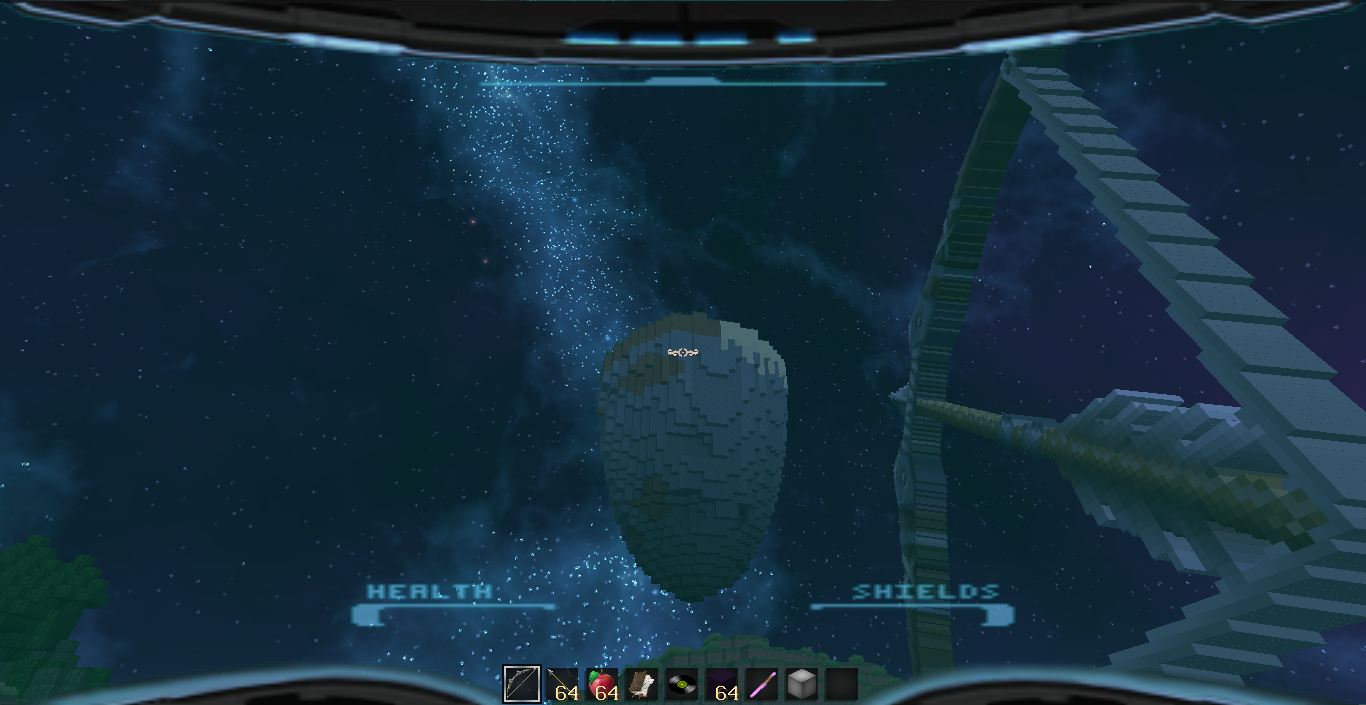Select the gray stone block slot
This screenshot has height=705, width=1366.
[801, 684]
